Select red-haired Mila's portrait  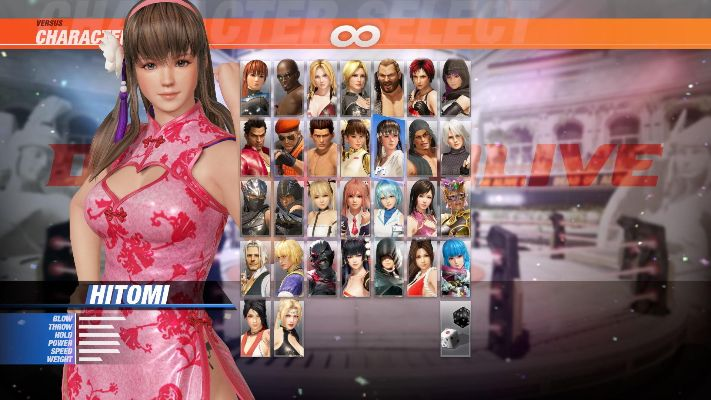pos(422,87)
